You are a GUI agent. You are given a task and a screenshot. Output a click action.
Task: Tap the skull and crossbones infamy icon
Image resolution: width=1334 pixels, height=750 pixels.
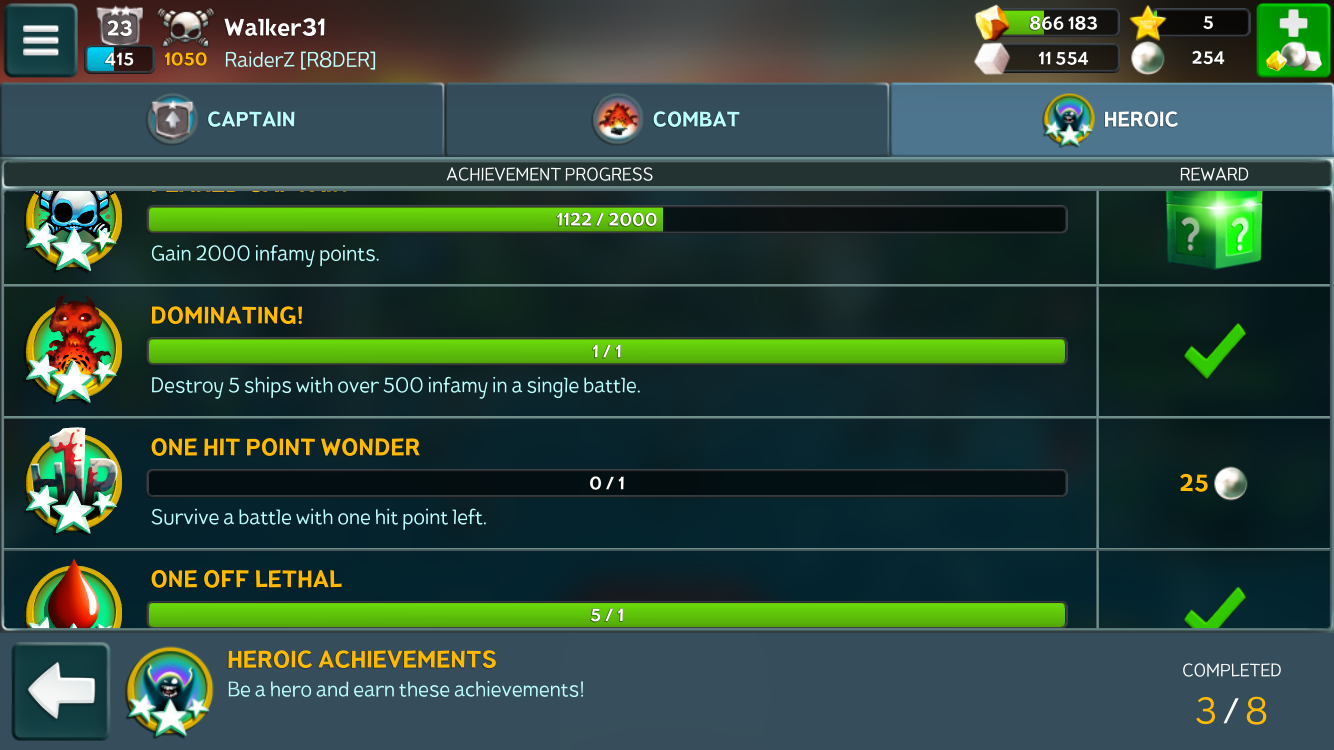tap(185, 28)
